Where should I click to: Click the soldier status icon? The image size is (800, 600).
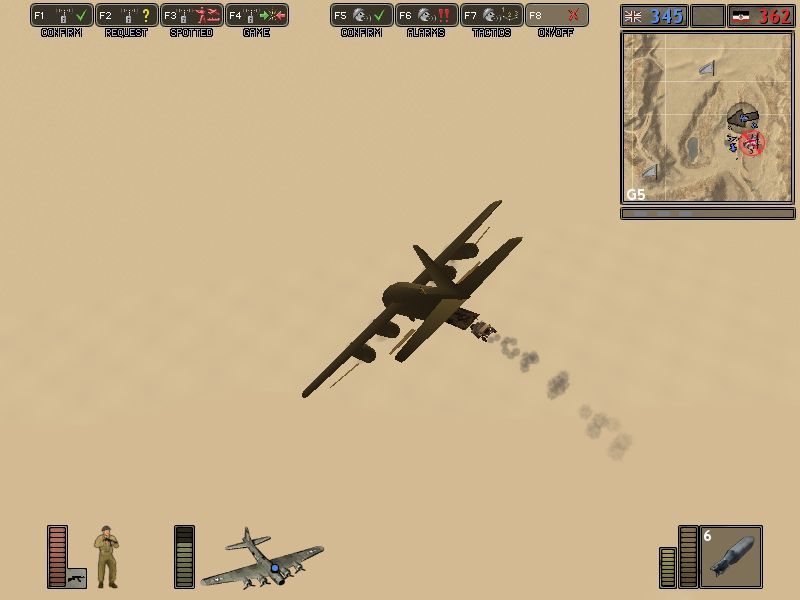(107, 556)
